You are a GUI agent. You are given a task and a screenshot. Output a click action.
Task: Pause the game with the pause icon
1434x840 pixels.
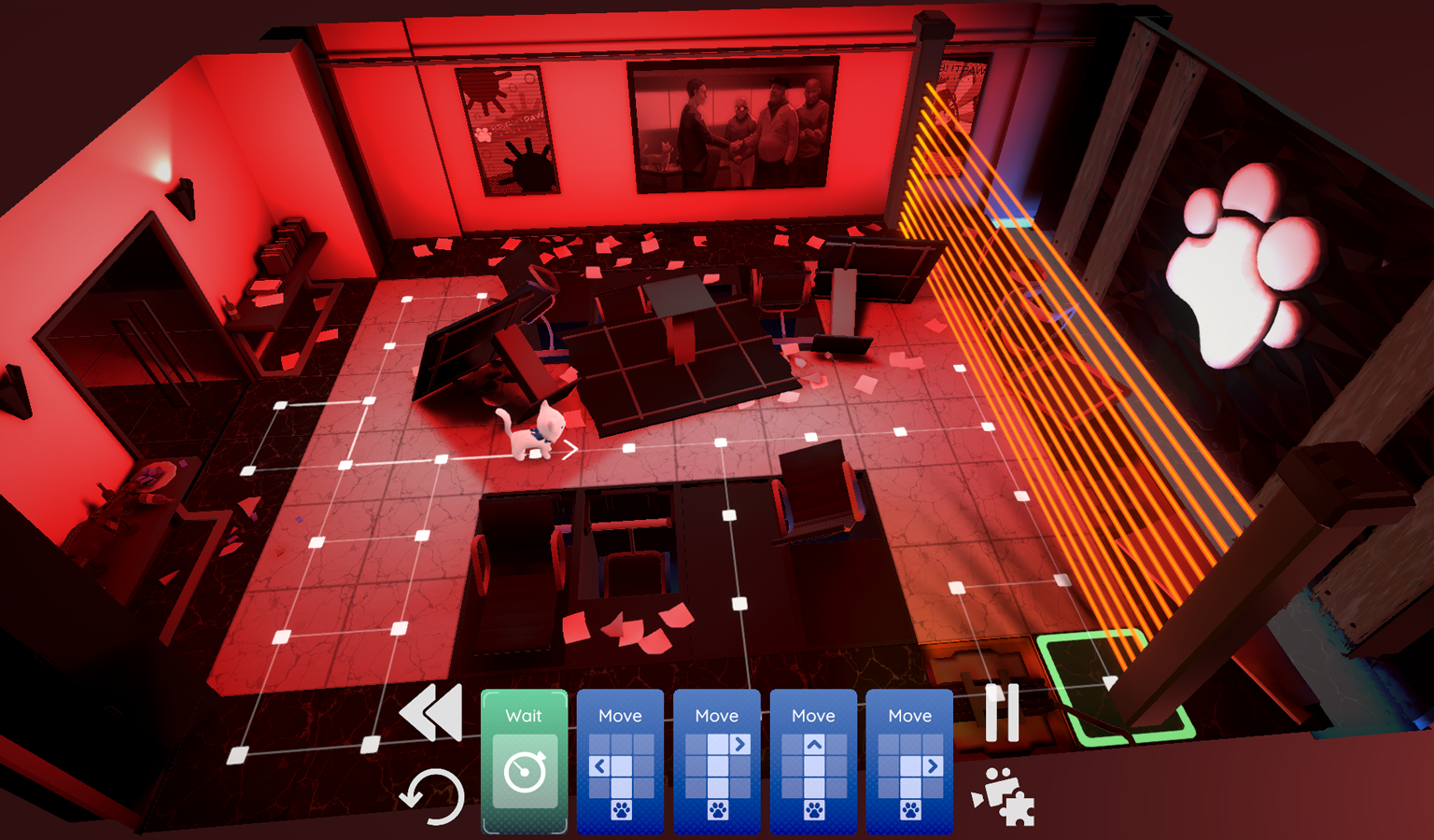(1001, 714)
